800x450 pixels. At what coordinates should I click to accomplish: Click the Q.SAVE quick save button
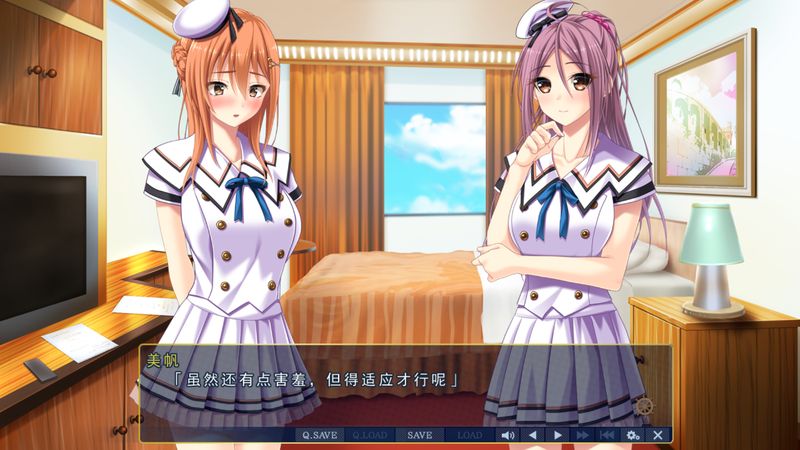[x=320, y=435]
